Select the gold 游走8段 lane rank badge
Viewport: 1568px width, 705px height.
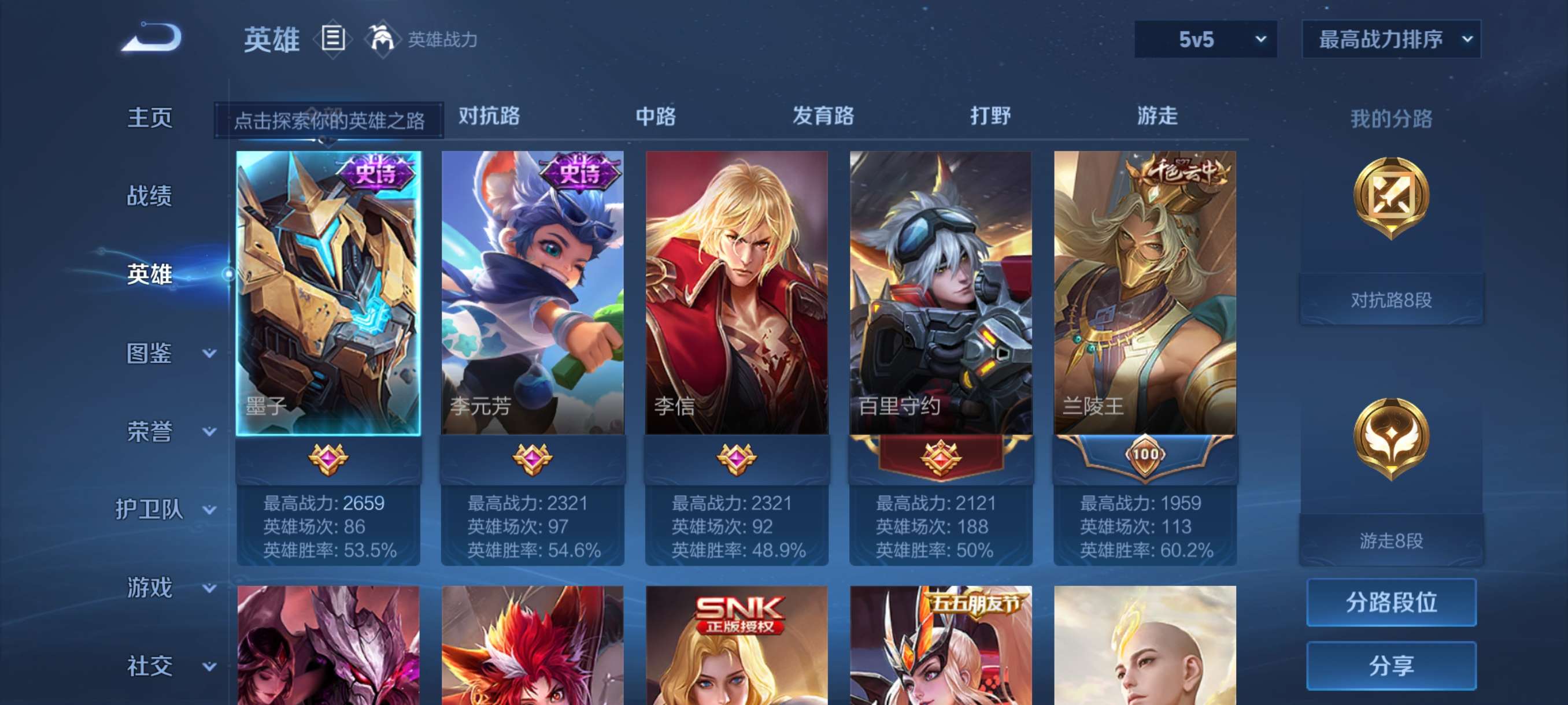(x=1392, y=440)
